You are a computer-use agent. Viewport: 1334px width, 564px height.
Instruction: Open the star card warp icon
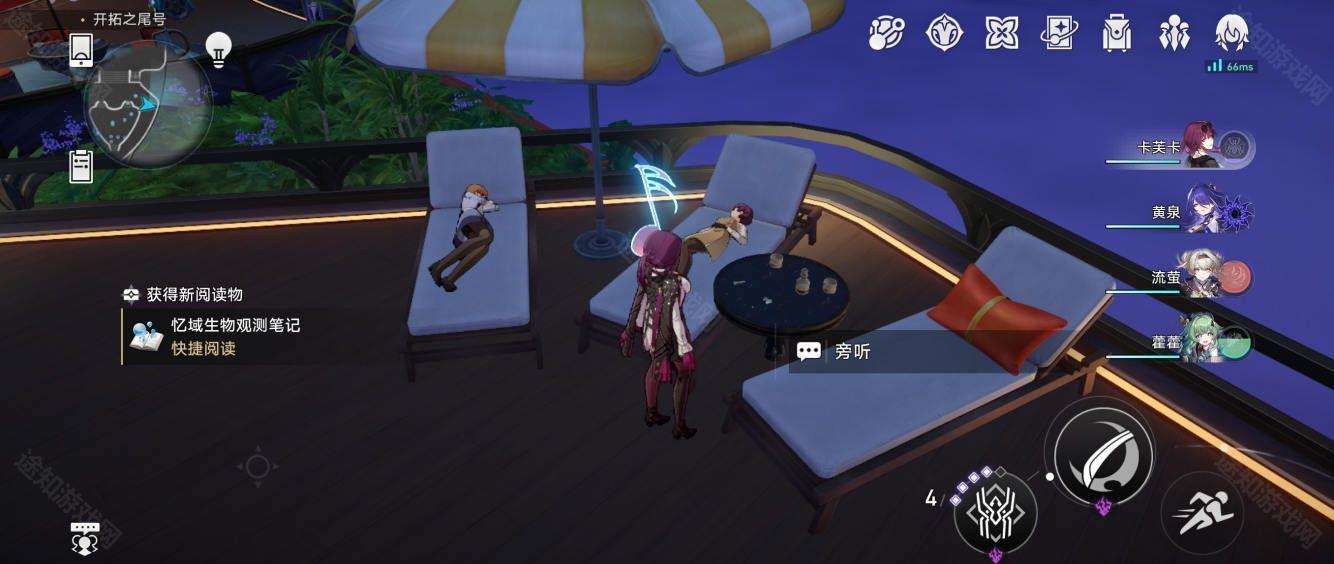(x=1058, y=34)
